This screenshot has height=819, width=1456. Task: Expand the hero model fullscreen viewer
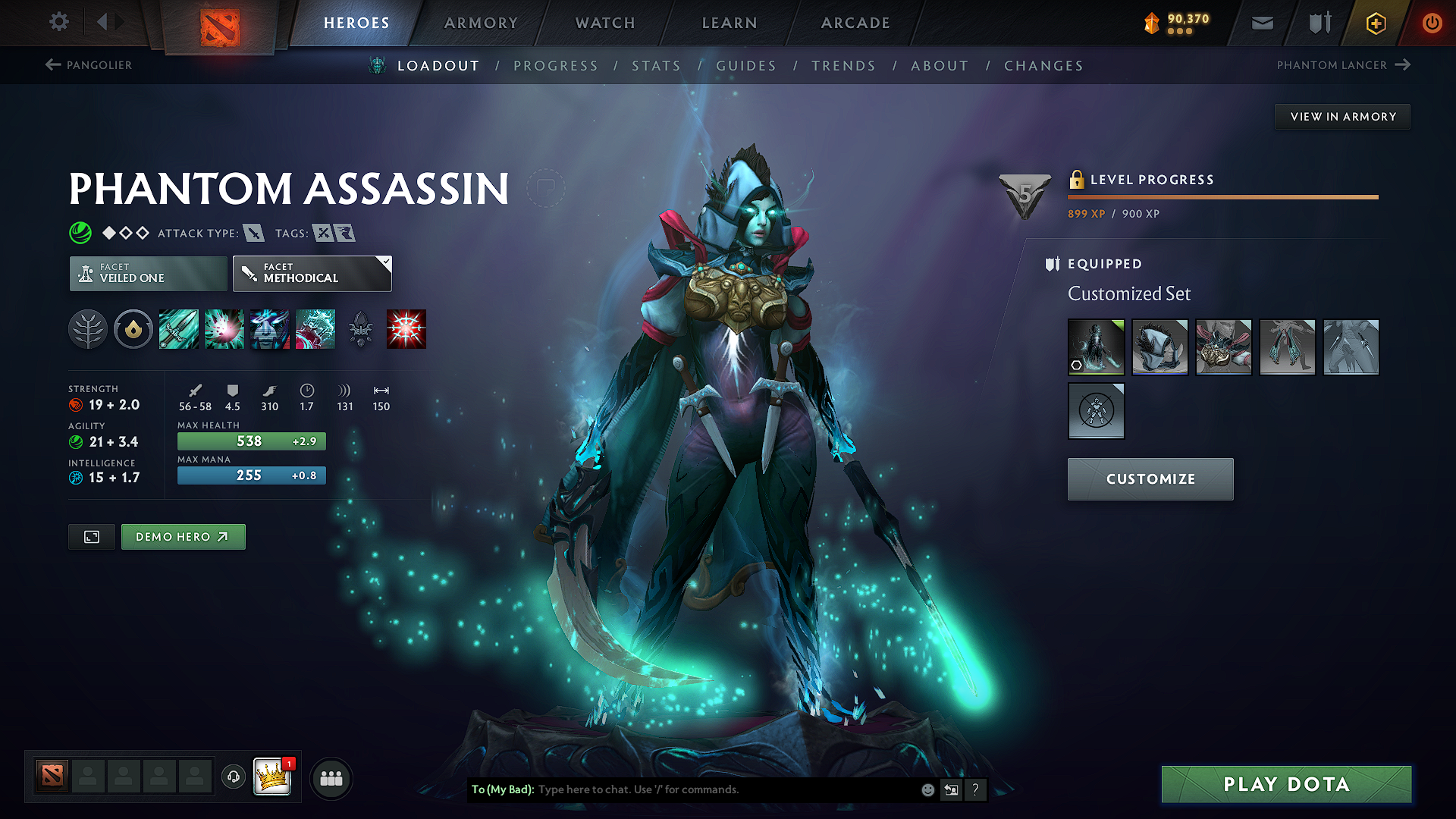tap(91, 536)
